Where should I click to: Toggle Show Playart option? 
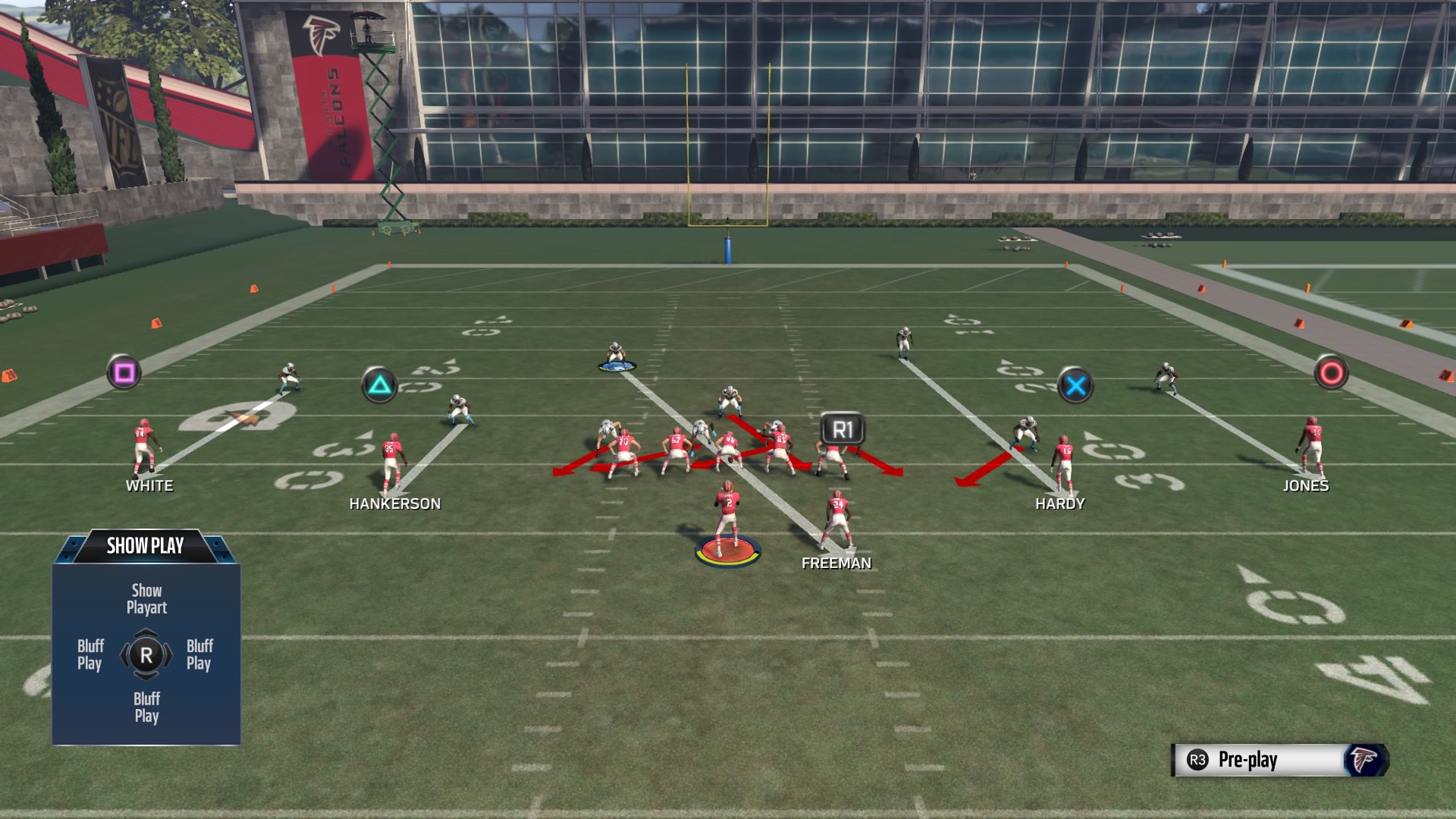pos(146,598)
